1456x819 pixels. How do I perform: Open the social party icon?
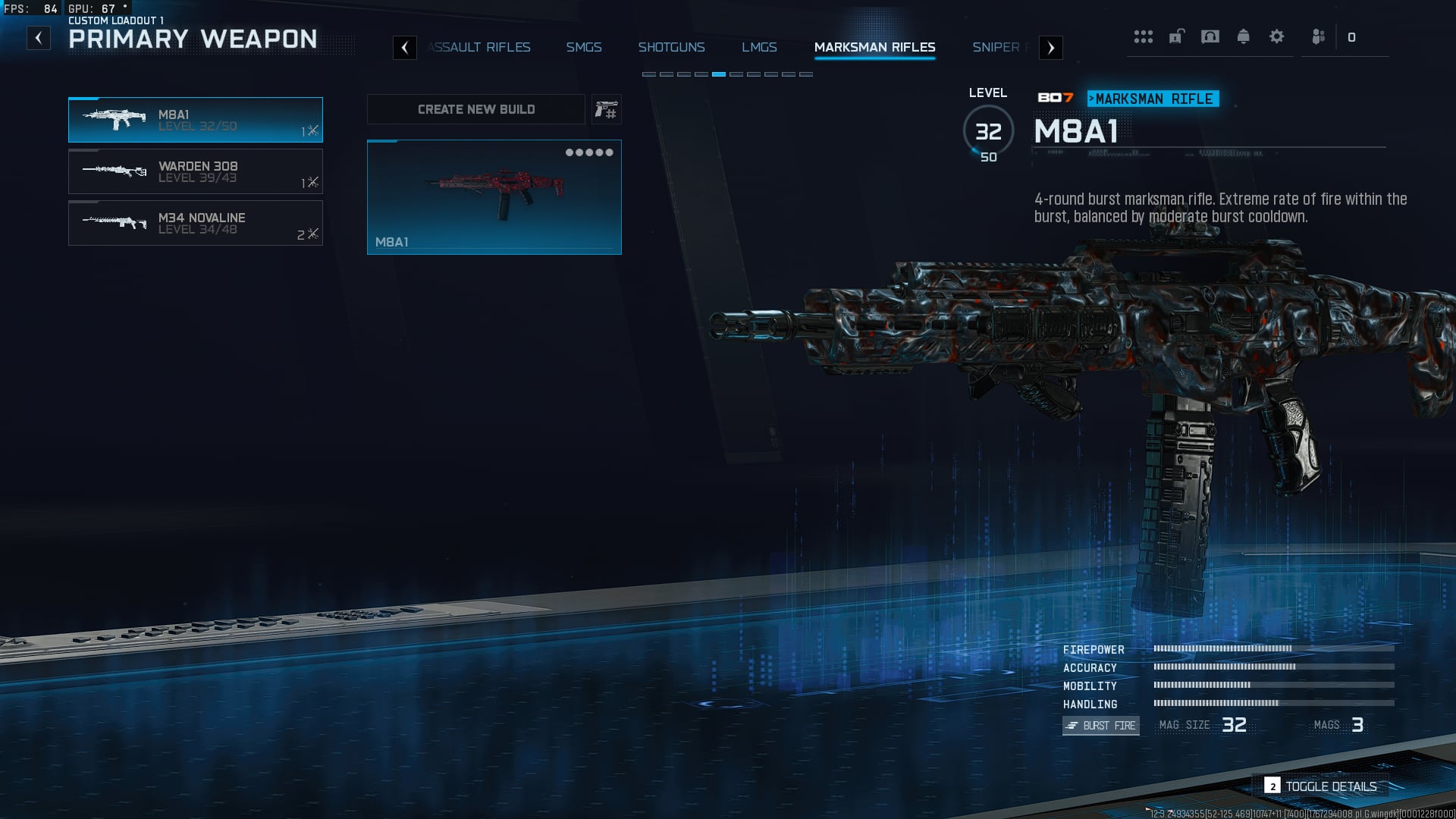click(x=1319, y=36)
